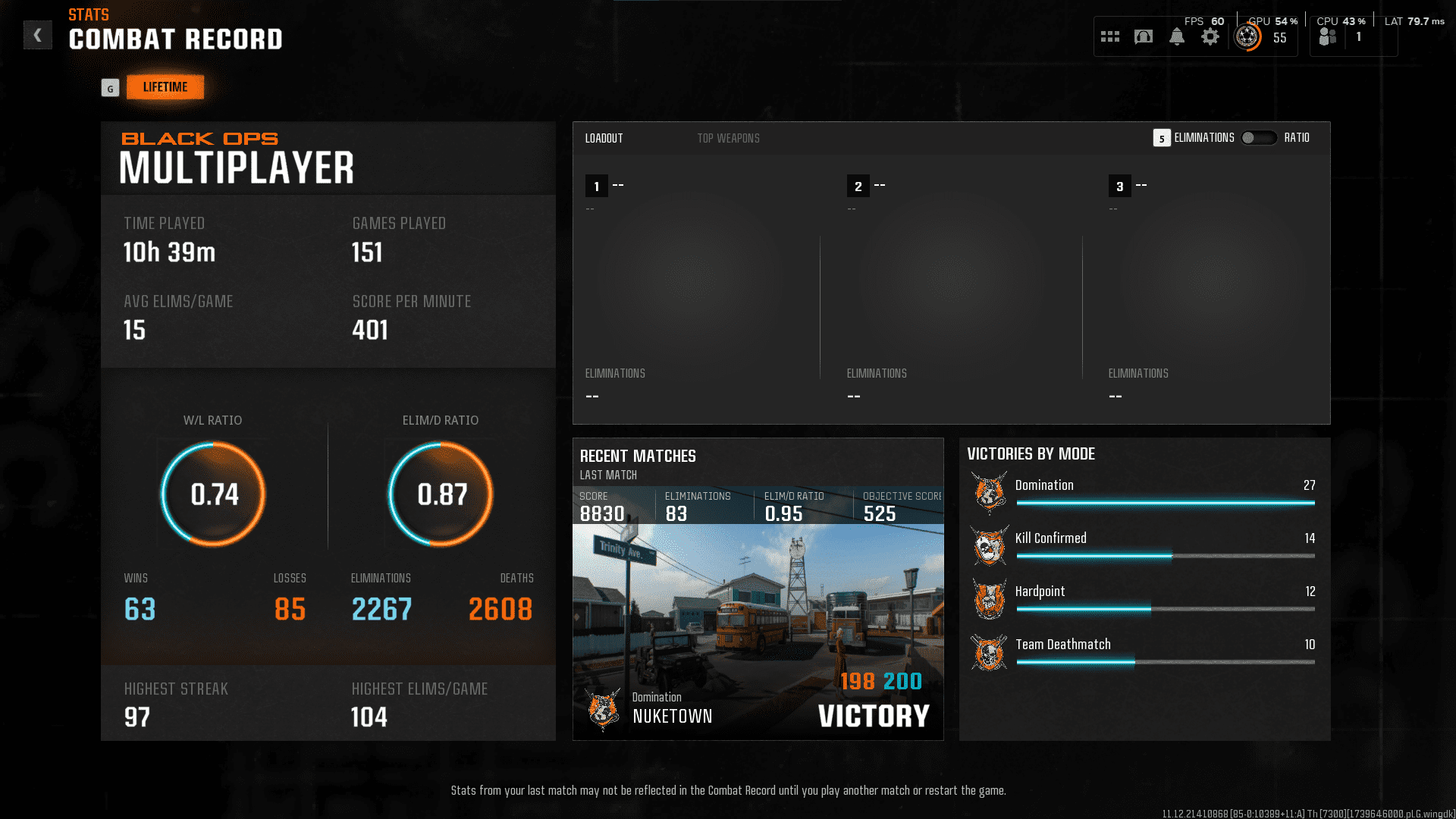Expand weapon slot 2 details
This screenshot has width=1456, height=819.
pos(859,186)
